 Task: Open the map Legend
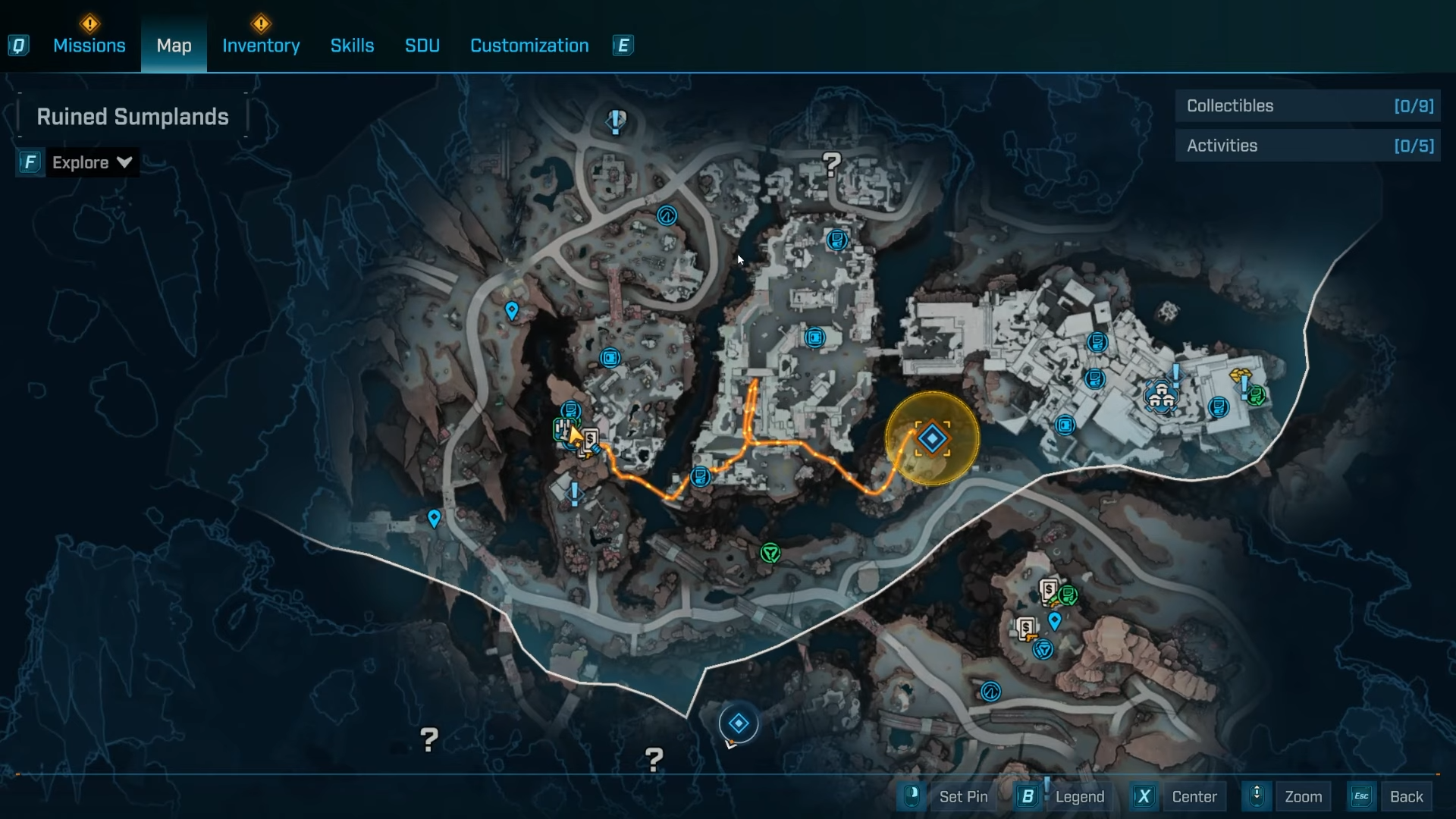pos(1065,796)
